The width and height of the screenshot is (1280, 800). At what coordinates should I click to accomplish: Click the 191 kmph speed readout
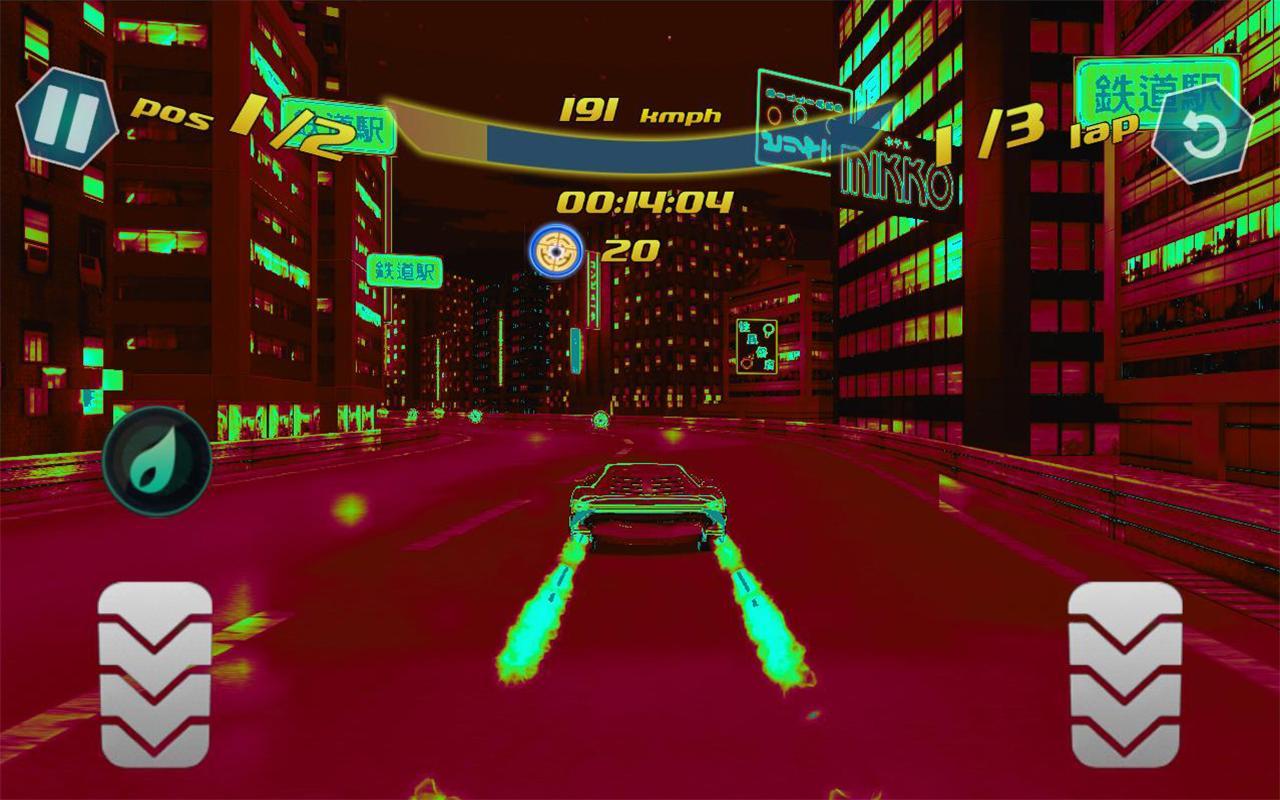tap(639, 112)
